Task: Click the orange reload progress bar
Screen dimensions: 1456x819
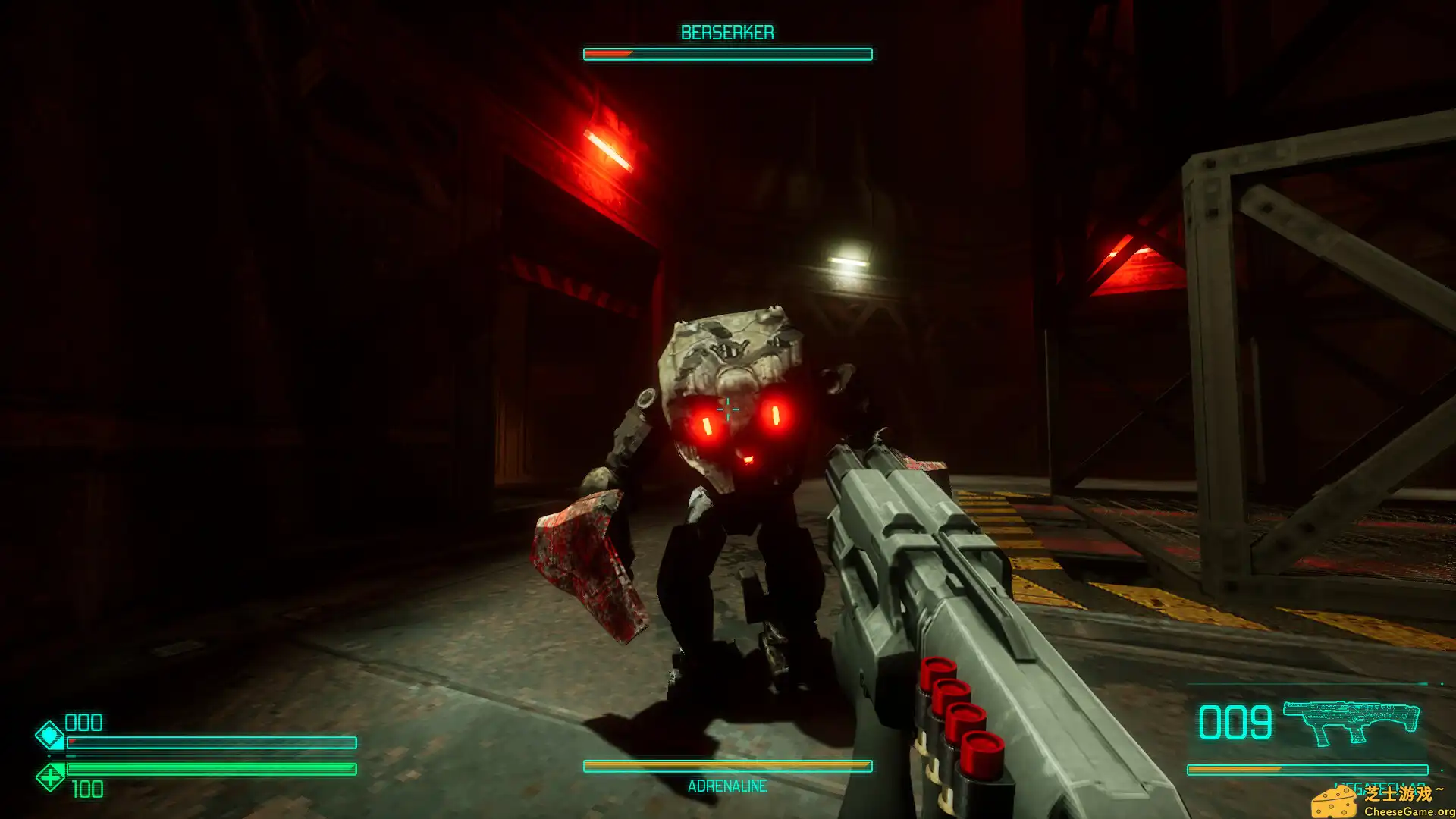Action: [x=1235, y=768]
